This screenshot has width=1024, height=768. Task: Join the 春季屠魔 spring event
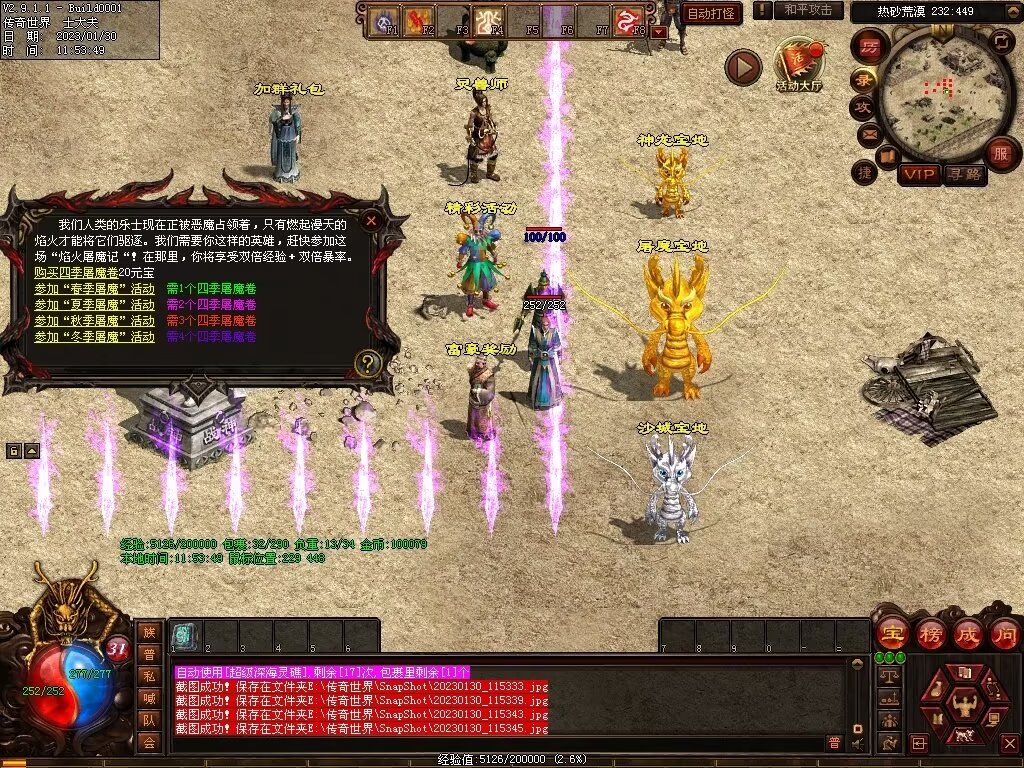coord(94,288)
